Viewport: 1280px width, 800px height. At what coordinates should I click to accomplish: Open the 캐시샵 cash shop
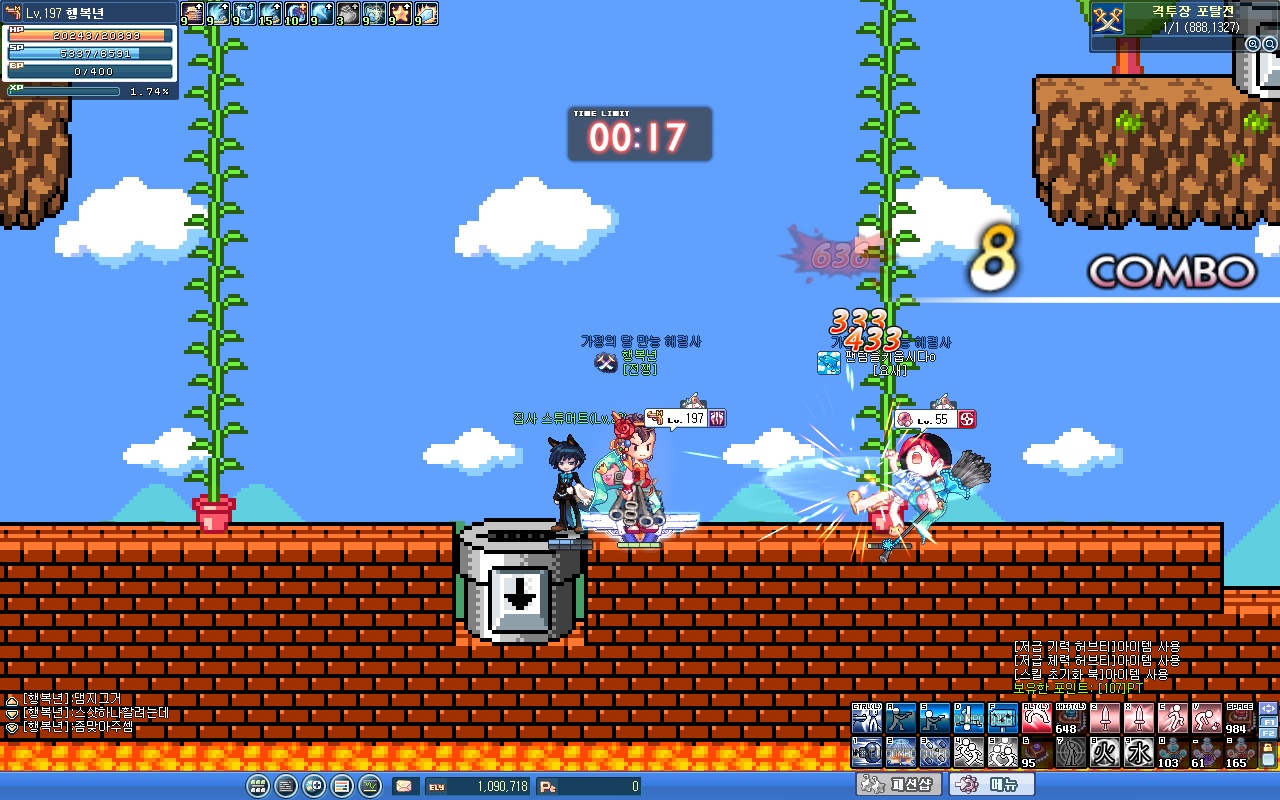tap(898, 785)
